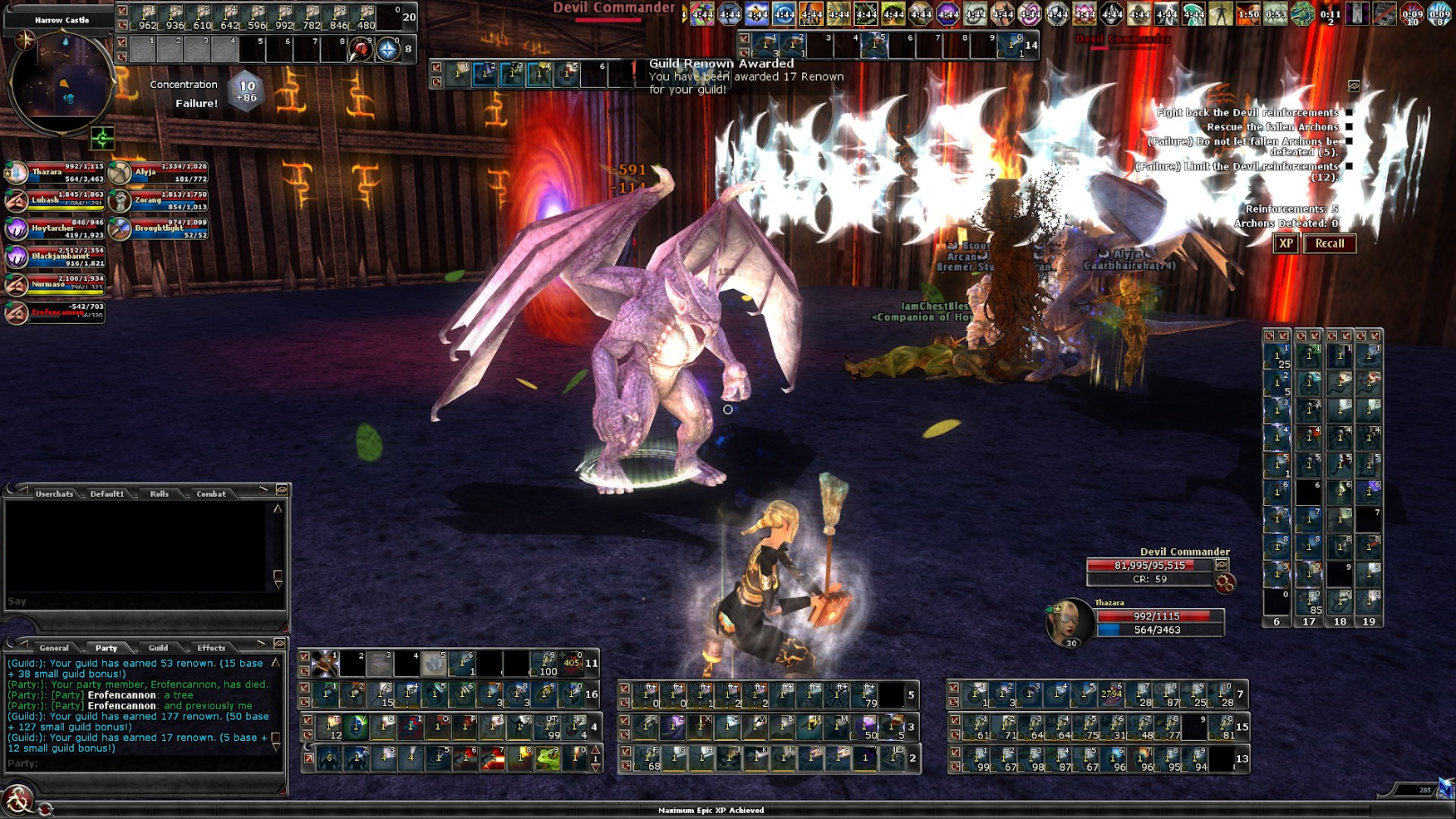Activate the green frog hotbar icon
This screenshot has height=819, width=1456.
(x=548, y=758)
